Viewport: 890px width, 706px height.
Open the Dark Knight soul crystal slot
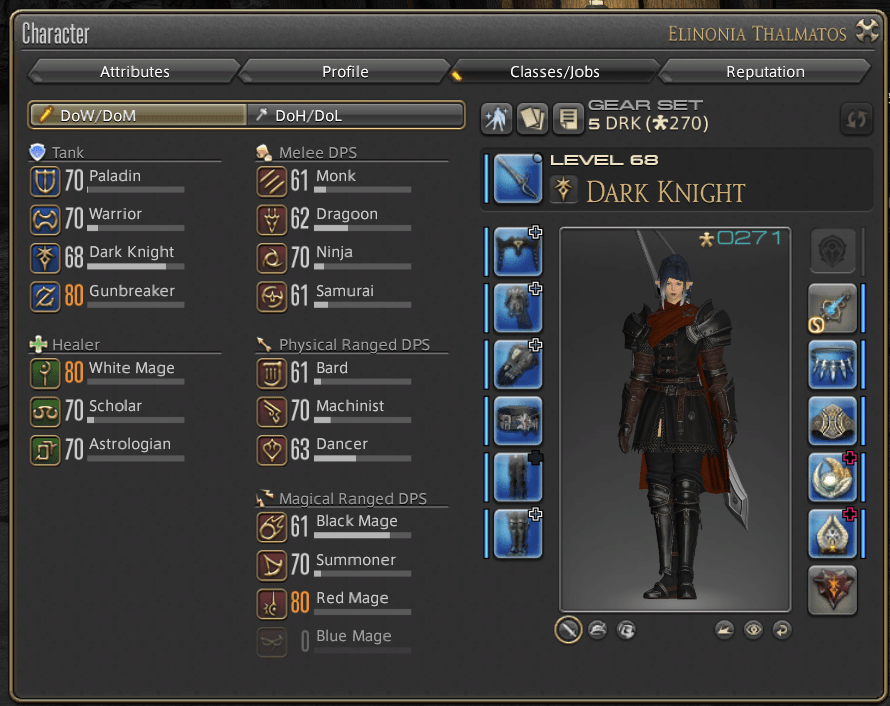pos(832,590)
